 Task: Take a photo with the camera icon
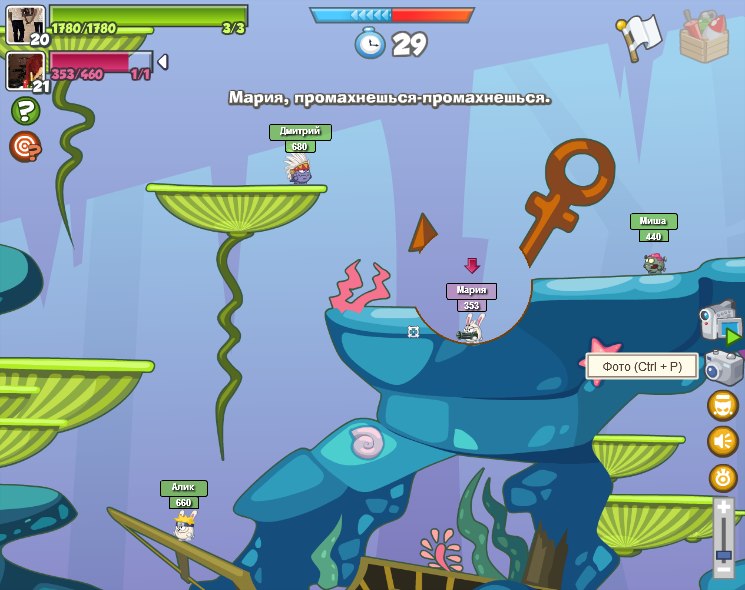click(x=724, y=367)
